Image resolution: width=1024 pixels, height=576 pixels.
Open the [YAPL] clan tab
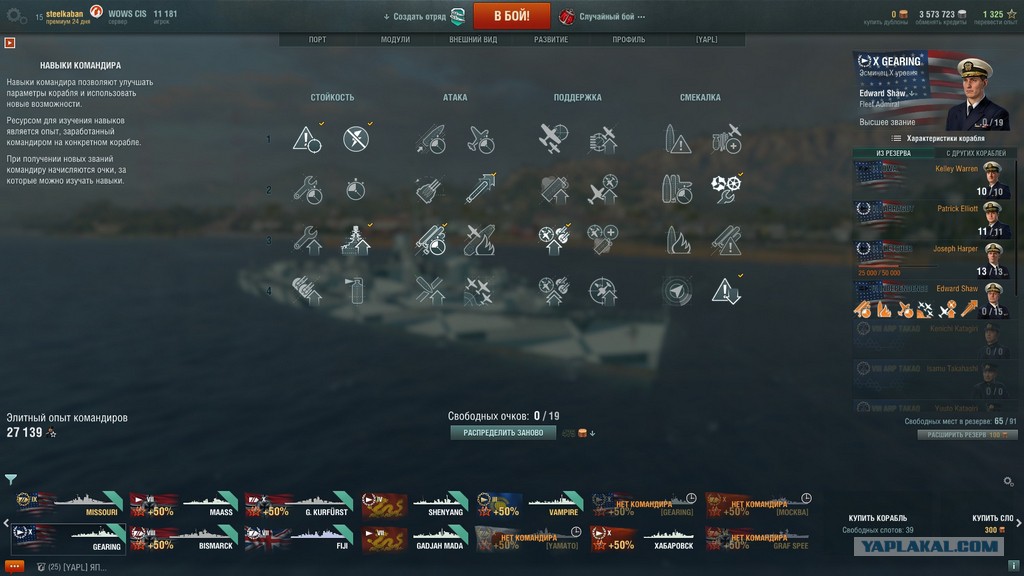click(706, 40)
